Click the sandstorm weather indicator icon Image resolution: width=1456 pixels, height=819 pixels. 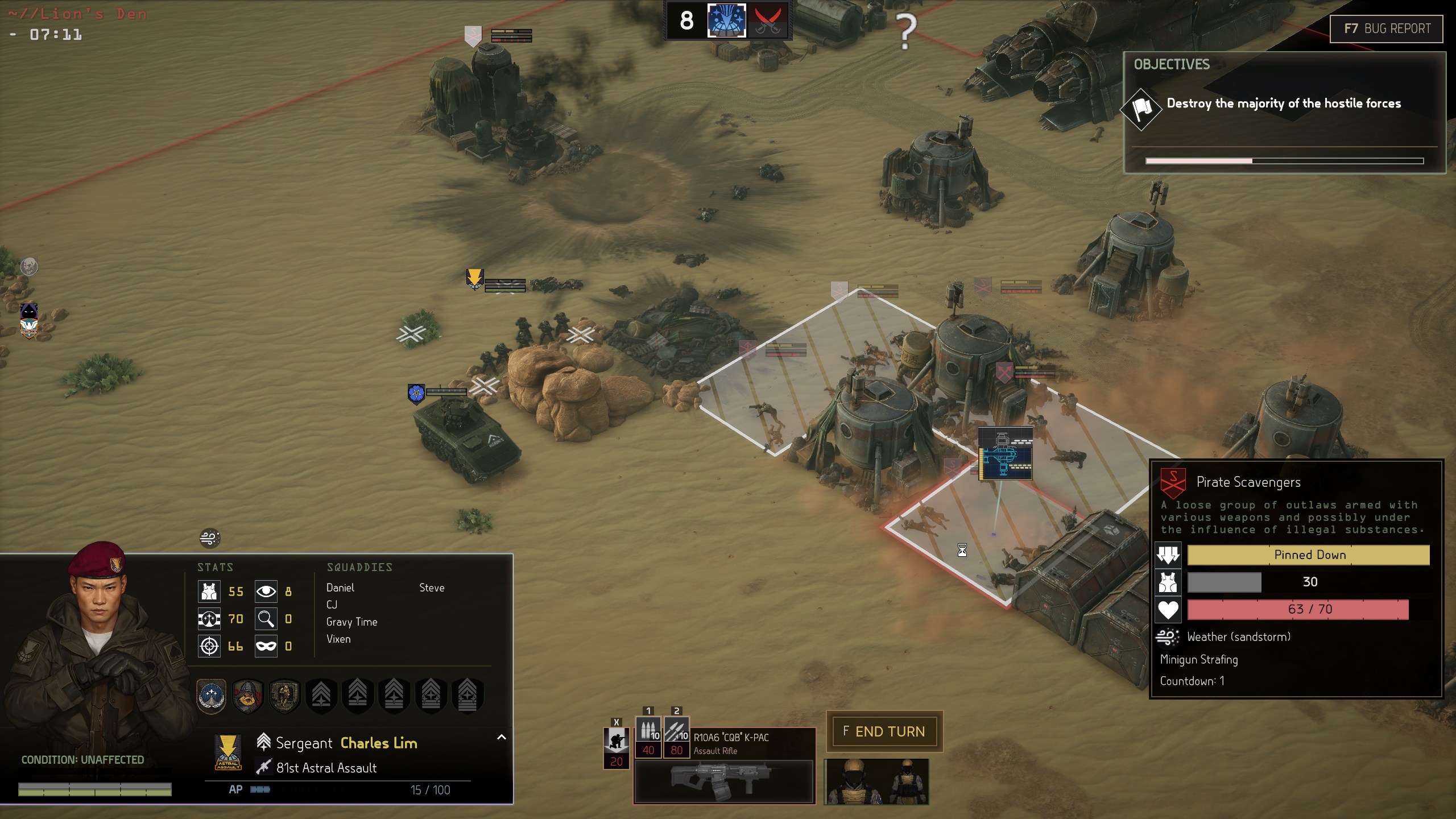coord(210,538)
